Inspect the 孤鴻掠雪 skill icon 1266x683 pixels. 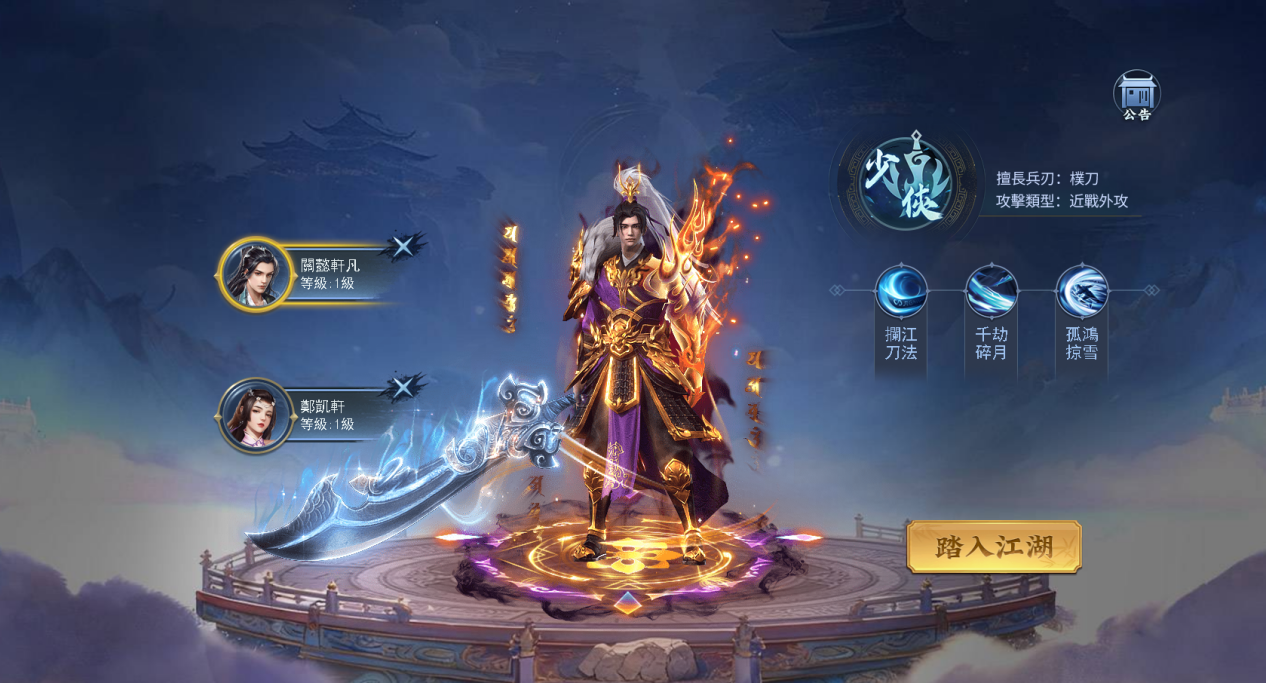click(1082, 291)
